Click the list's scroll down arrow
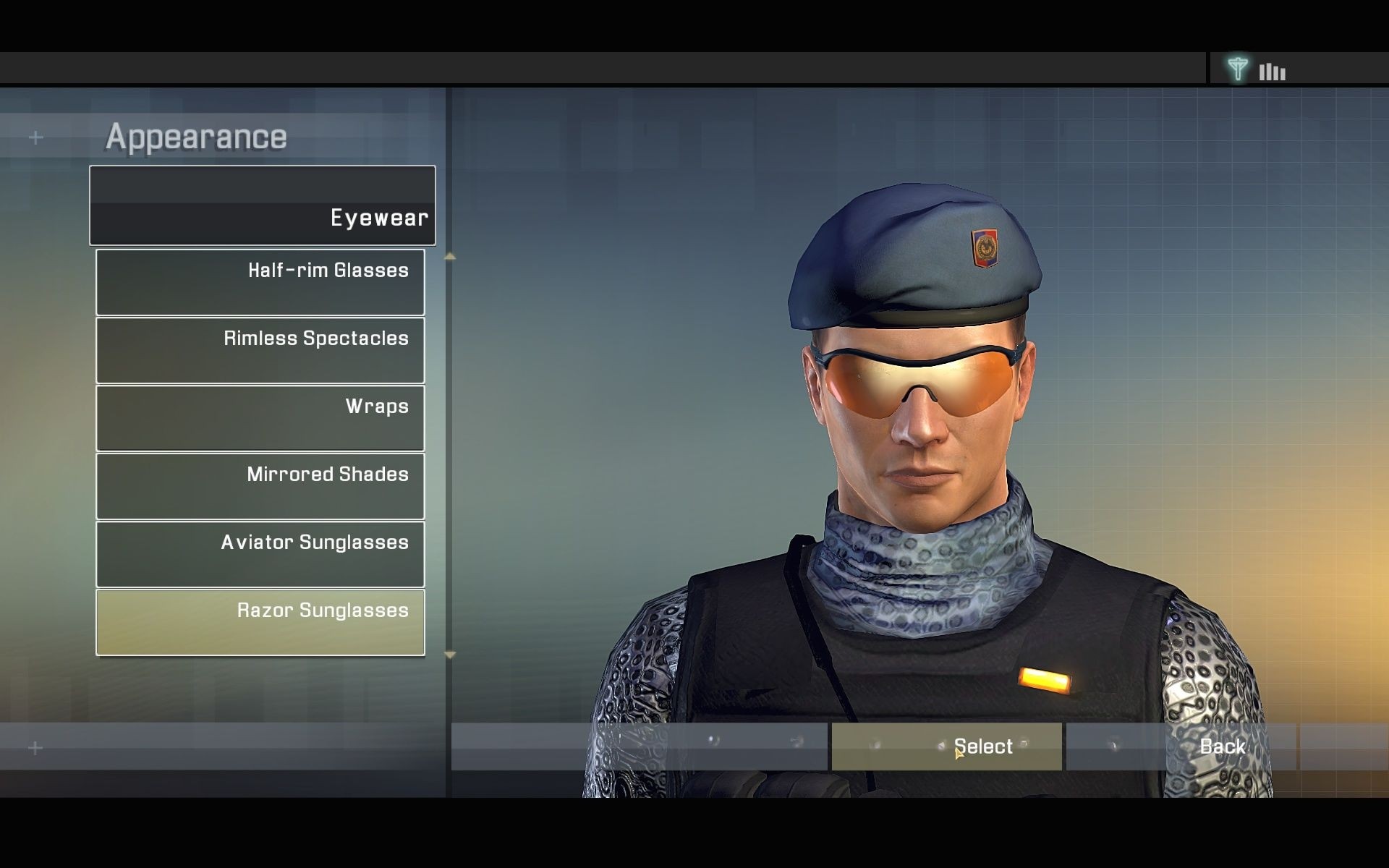This screenshot has width=1389, height=868. coord(450,655)
